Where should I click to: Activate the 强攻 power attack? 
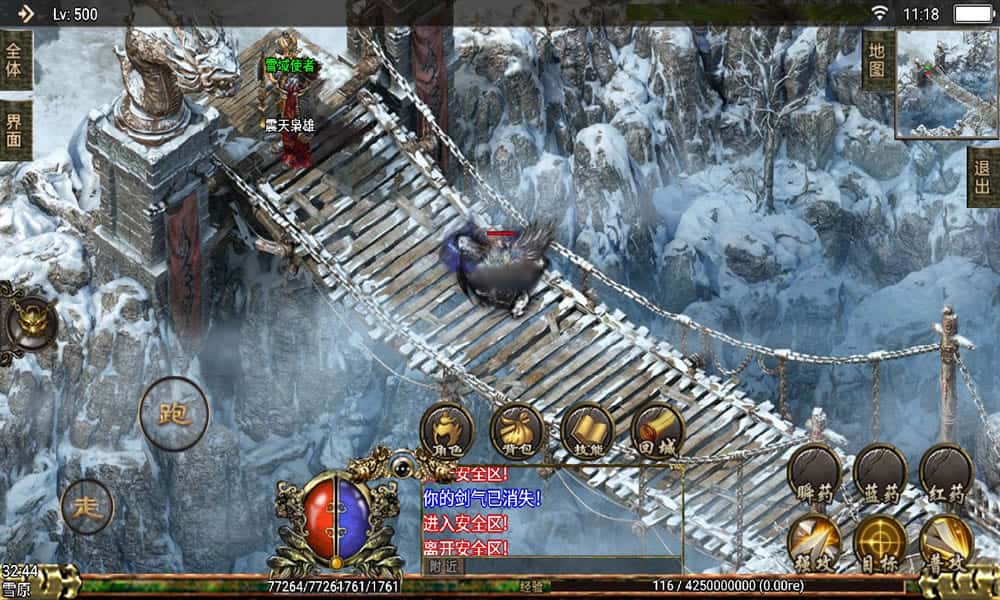coord(814,541)
